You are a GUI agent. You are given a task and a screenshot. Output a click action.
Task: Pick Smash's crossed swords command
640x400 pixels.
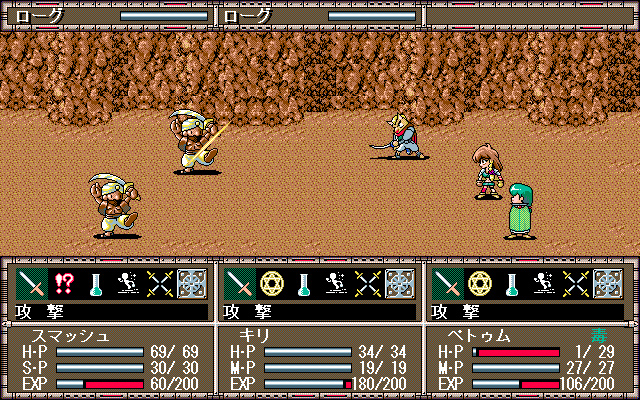click(x=159, y=284)
